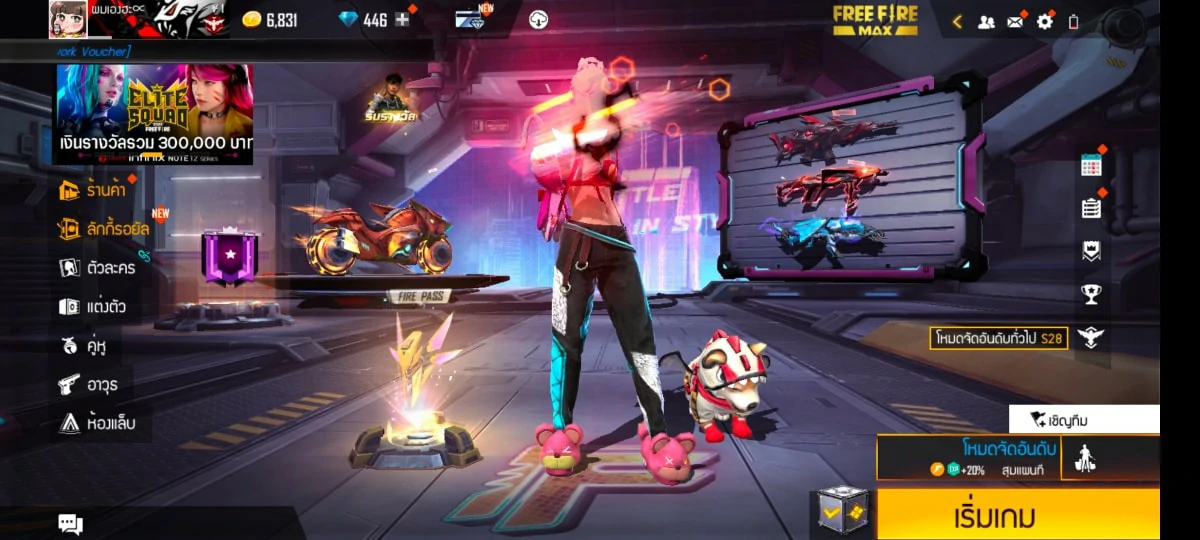Screen dimensions: 1200x540
Task: View the trophy icon on the right
Action: [1091, 294]
